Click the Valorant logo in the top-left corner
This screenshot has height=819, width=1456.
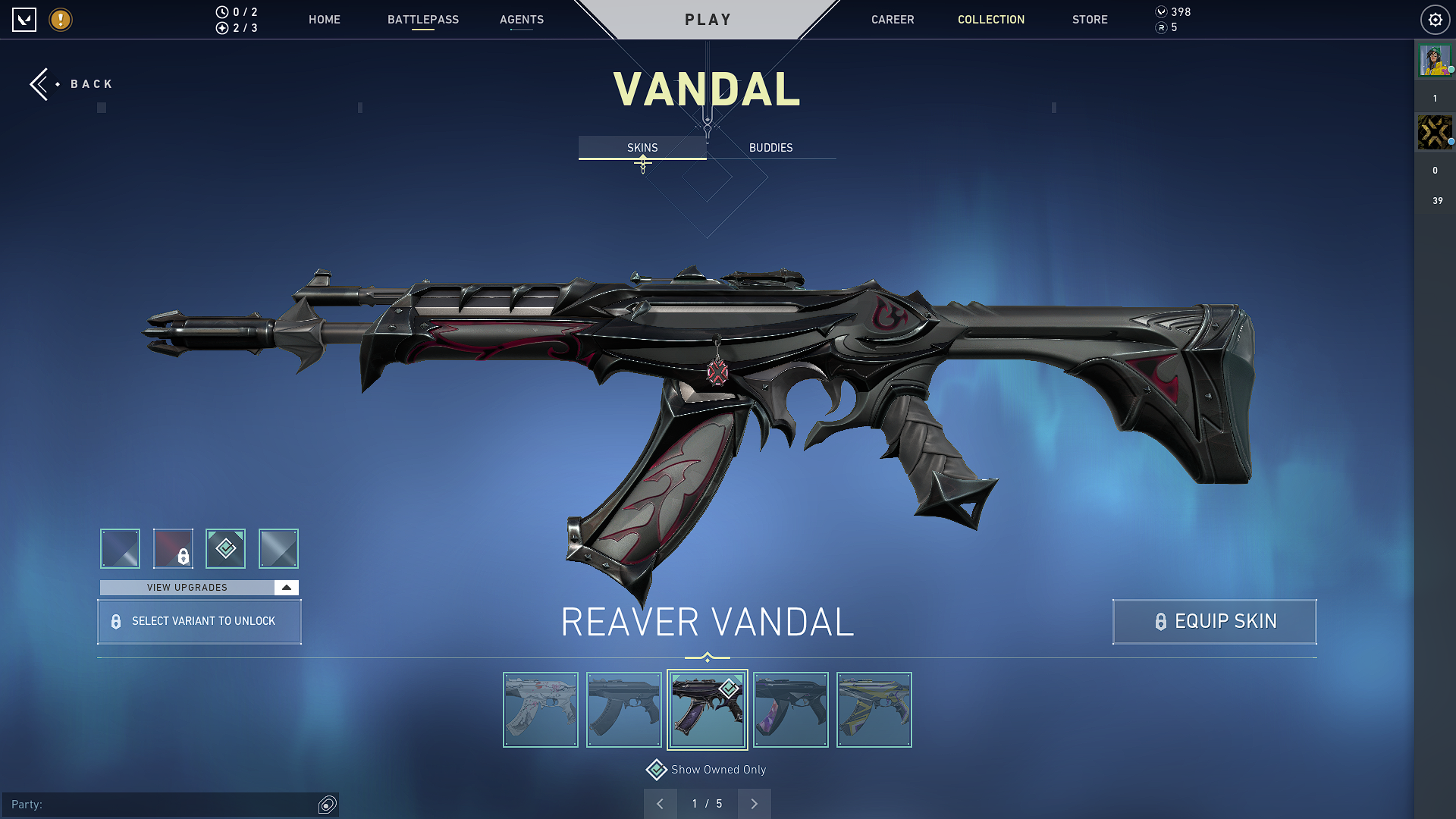(25, 20)
